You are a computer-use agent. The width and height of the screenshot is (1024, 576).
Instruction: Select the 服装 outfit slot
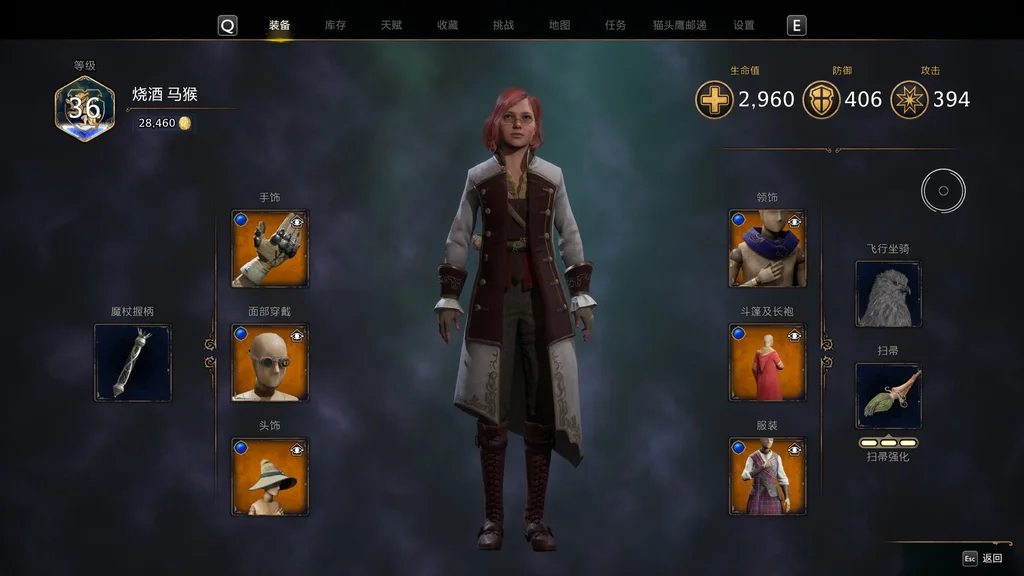tap(767, 477)
